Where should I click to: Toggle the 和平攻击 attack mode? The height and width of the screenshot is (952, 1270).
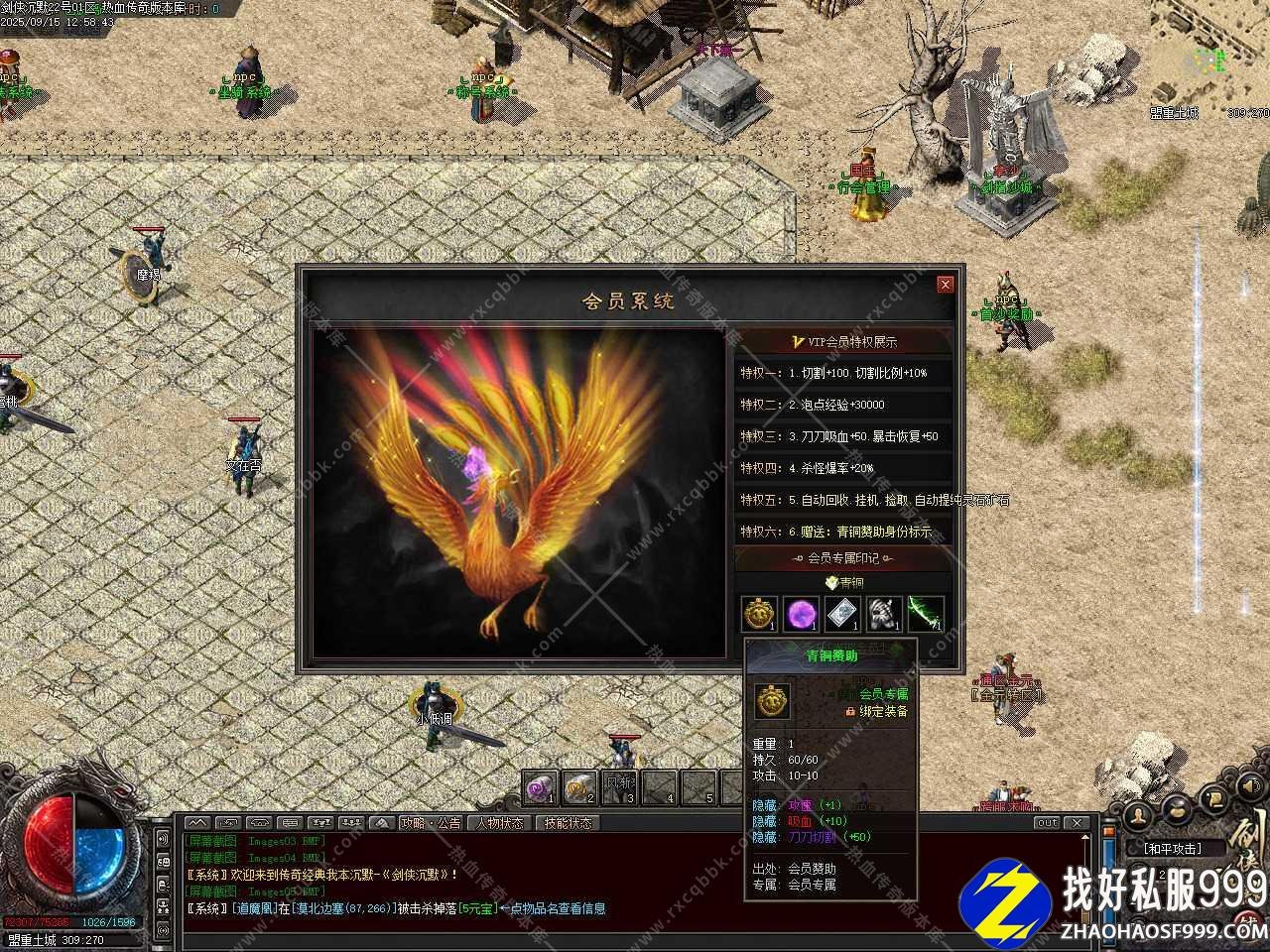click(1172, 849)
